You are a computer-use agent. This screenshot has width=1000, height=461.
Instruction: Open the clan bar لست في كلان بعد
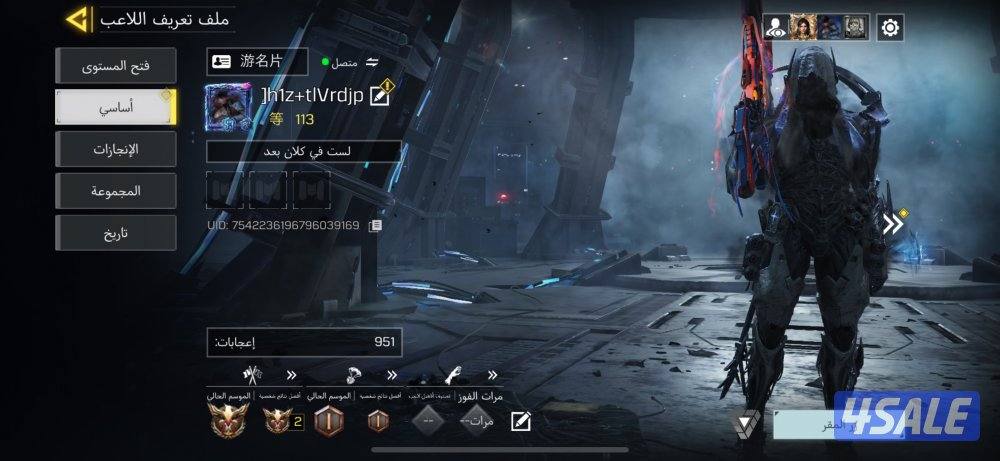[303, 151]
